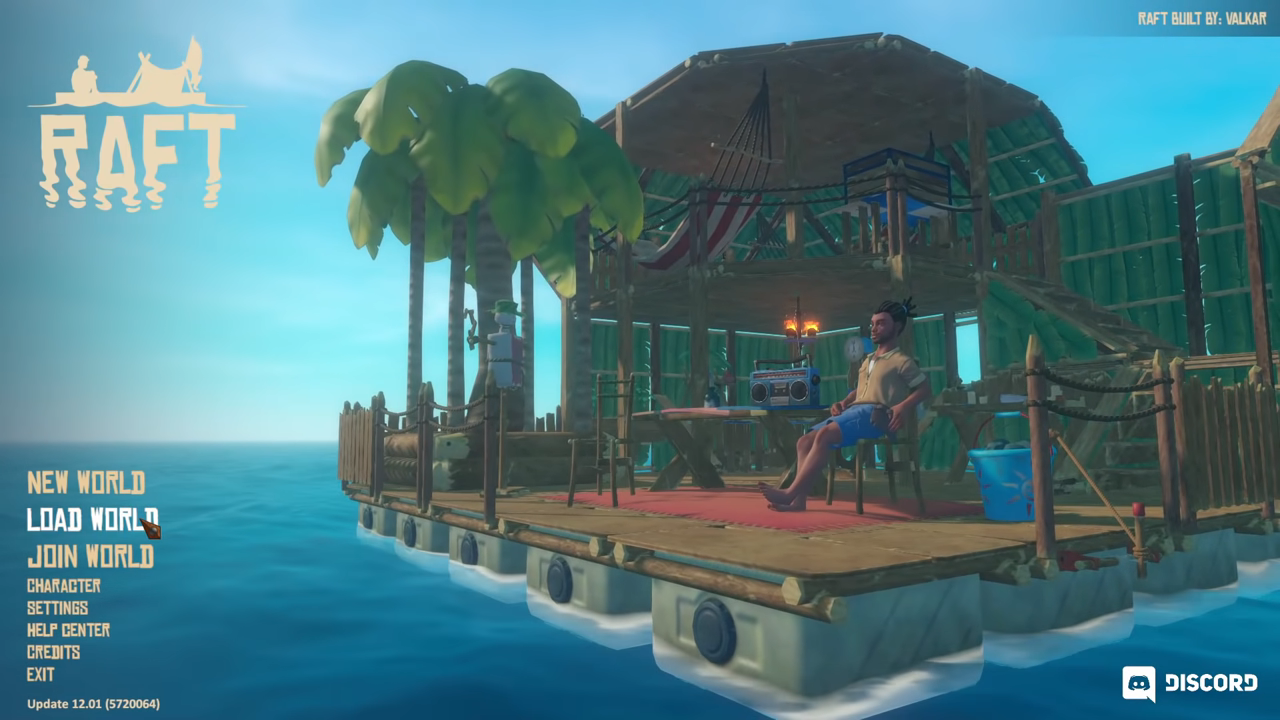Start a New World
The height and width of the screenshot is (720, 1280).
(85, 483)
